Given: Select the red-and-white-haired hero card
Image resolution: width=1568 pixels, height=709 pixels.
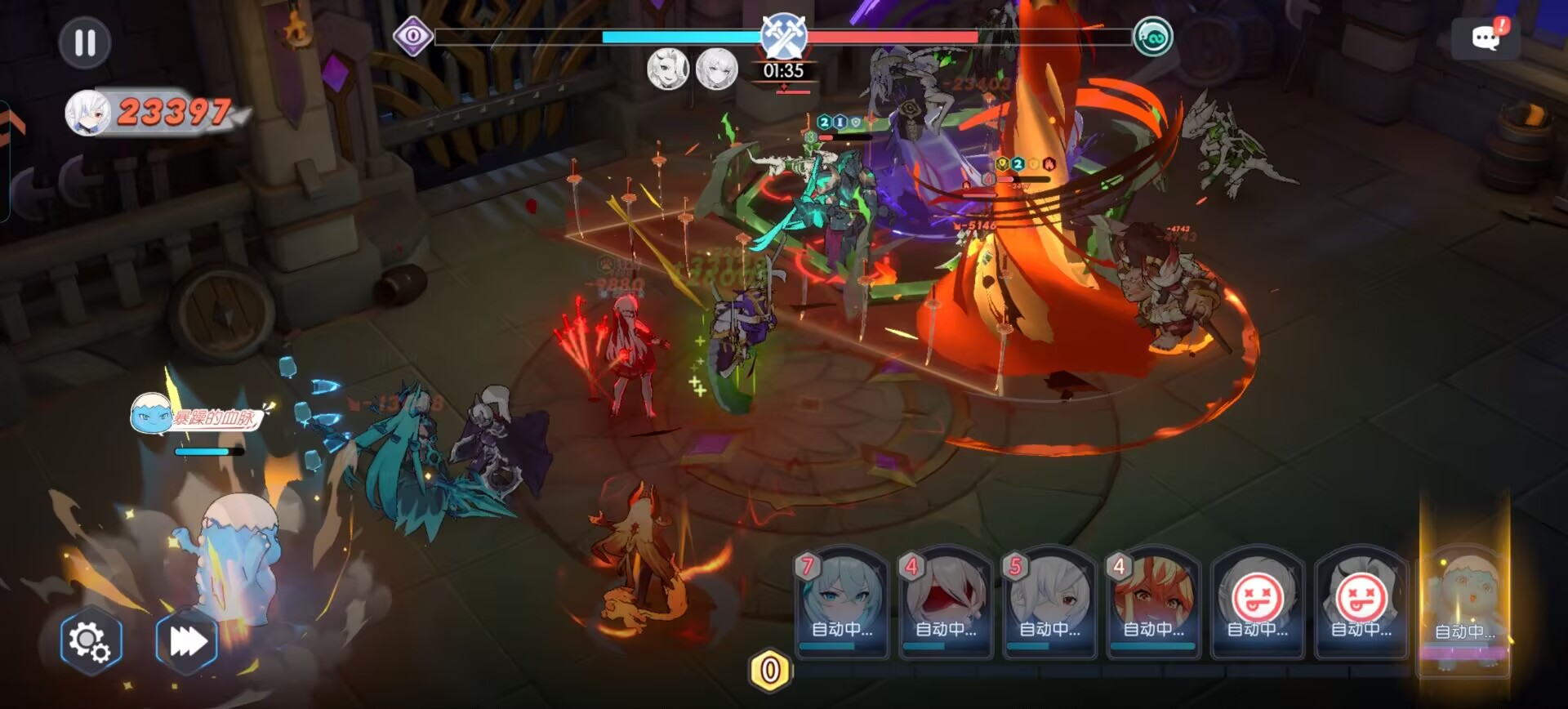Looking at the screenshot, I should pyautogui.click(x=945, y=603).
